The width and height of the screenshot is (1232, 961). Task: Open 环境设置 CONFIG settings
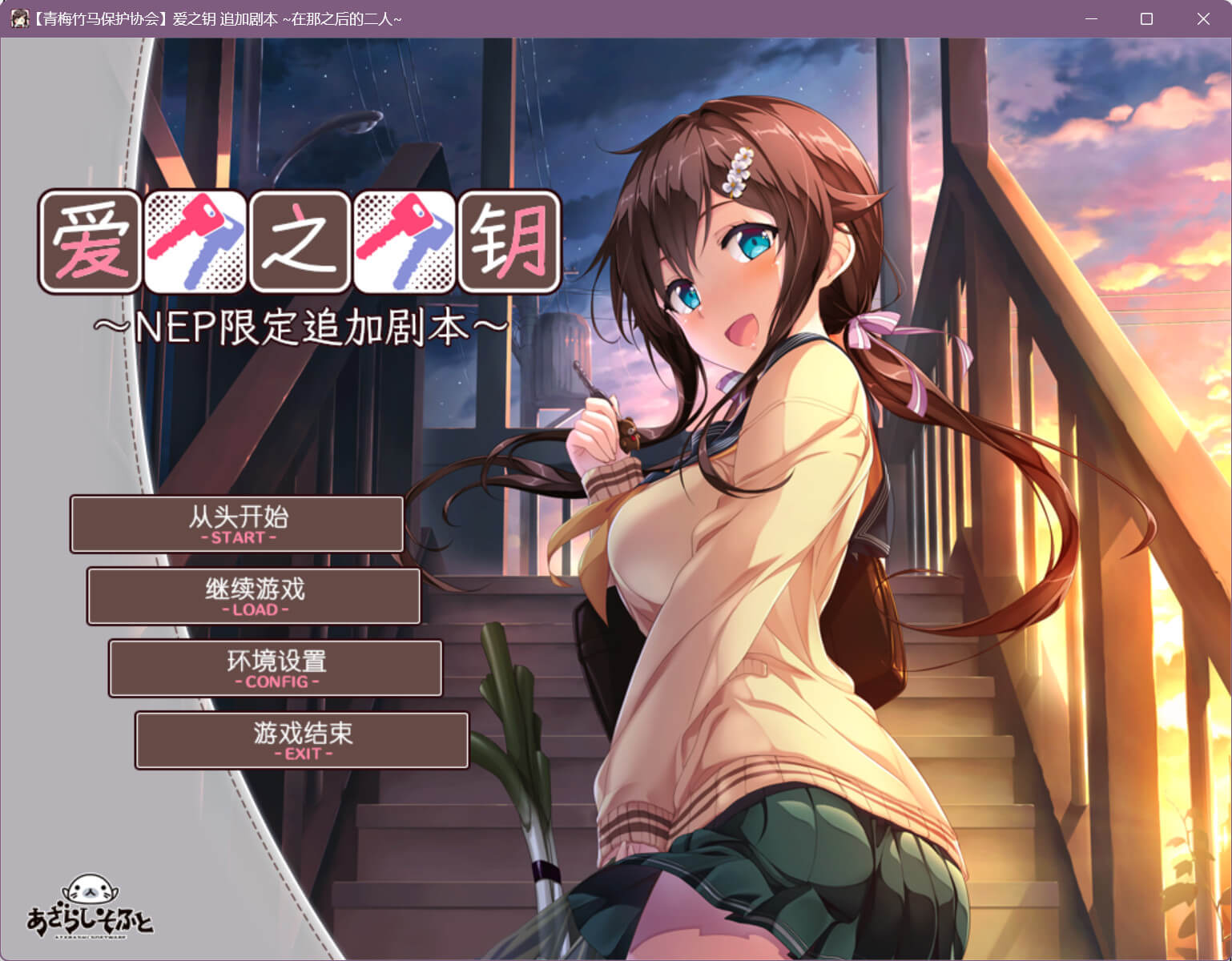pyautogui.click(x=276, y=669)
